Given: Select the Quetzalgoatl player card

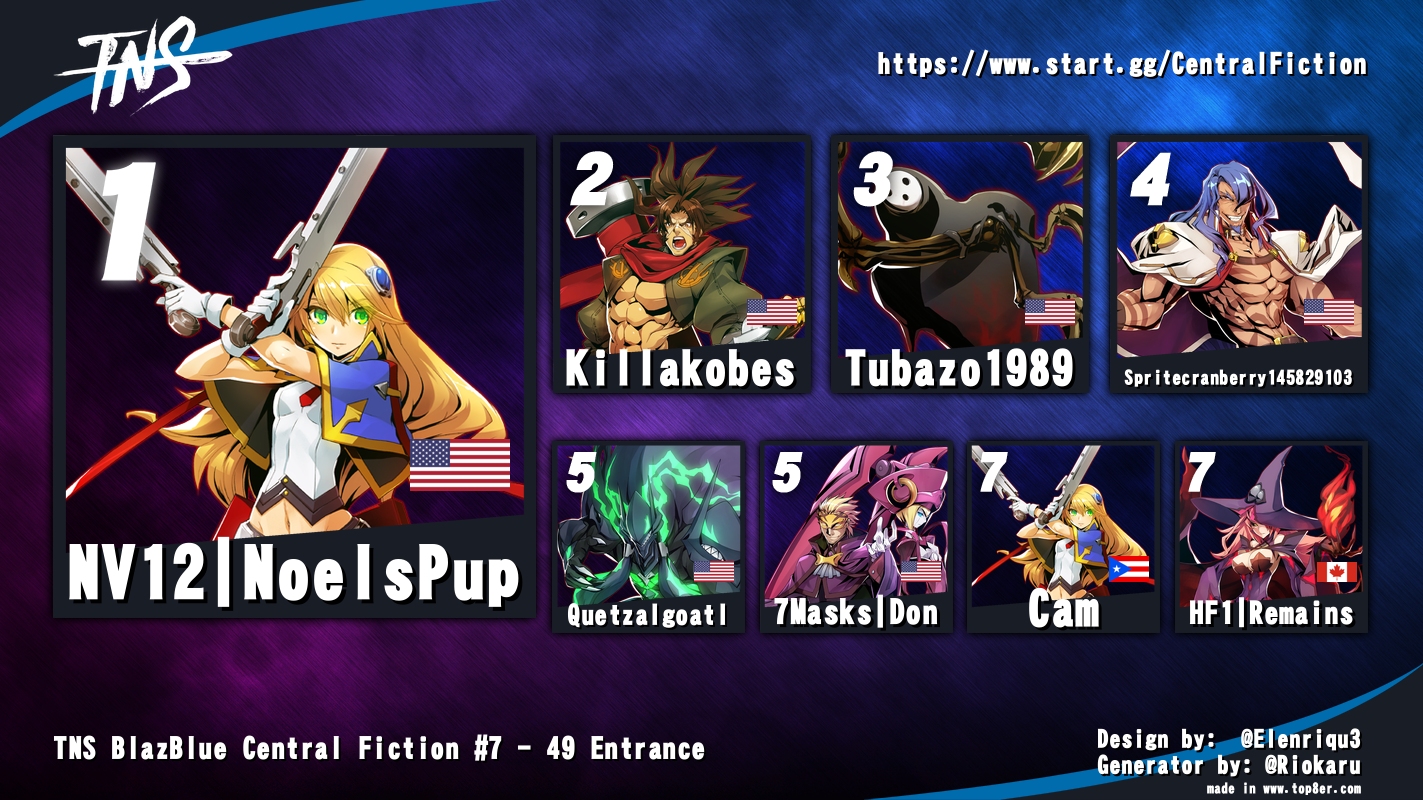Looking at the screenshot, I should tap(648, 537).
